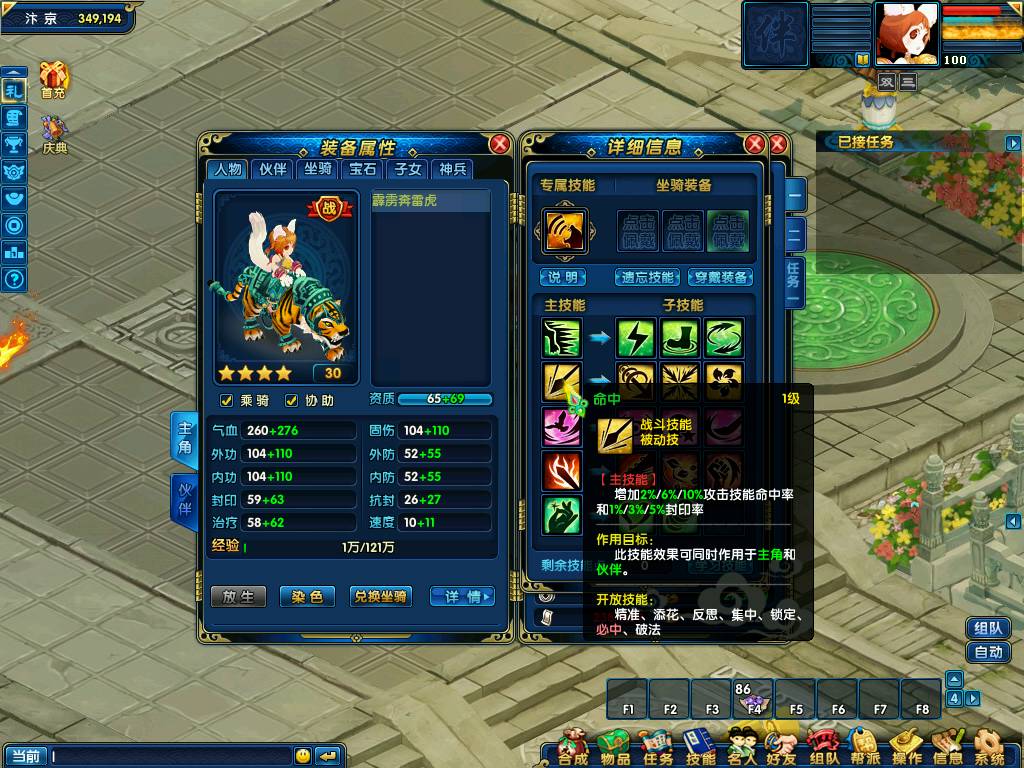
Task: Toggle the 乘骑 checkbox
Action: click(226, 401)
